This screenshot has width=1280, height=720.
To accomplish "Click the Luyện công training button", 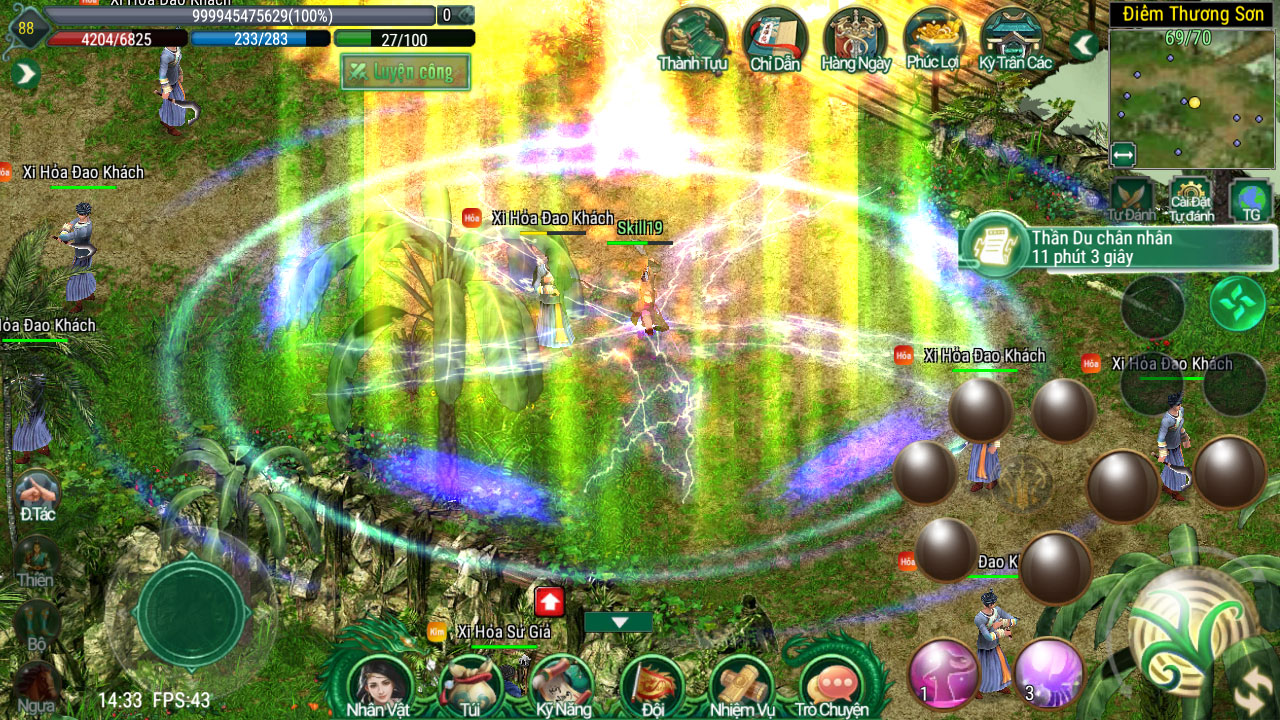I will pyautogui.click(x=406, y=72).
